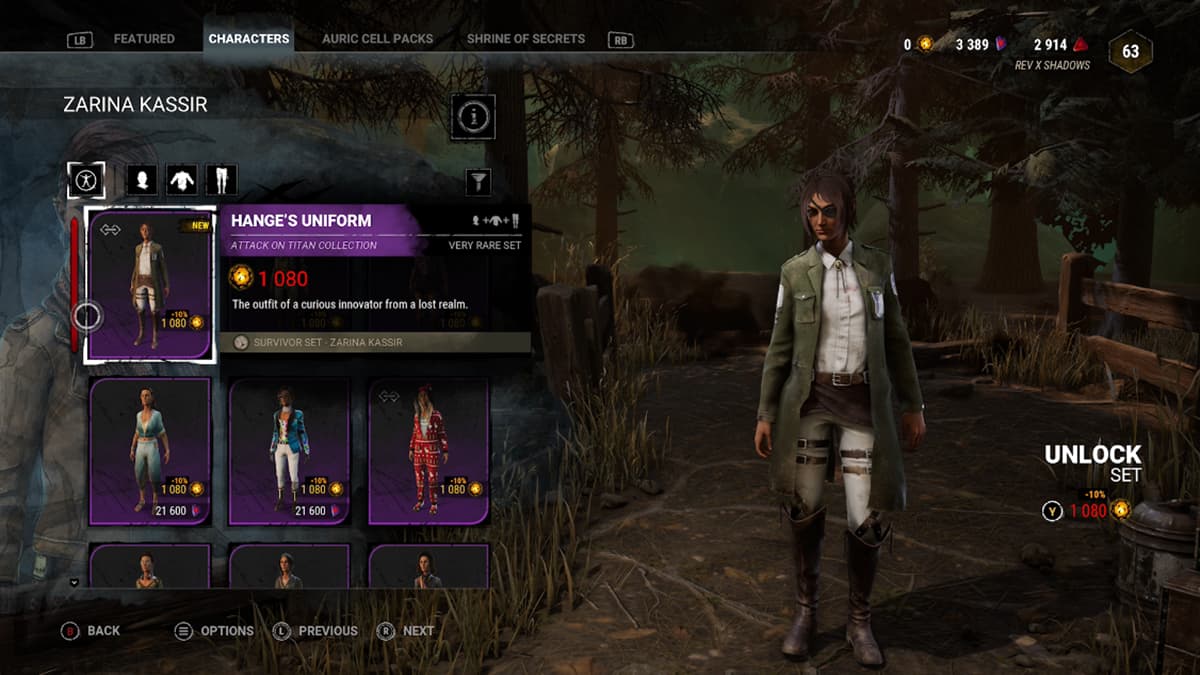Image resolution: width=1200 pixels, height=675 pixels.
Task: Choose the legs cosmetics category
Action: 221,181
